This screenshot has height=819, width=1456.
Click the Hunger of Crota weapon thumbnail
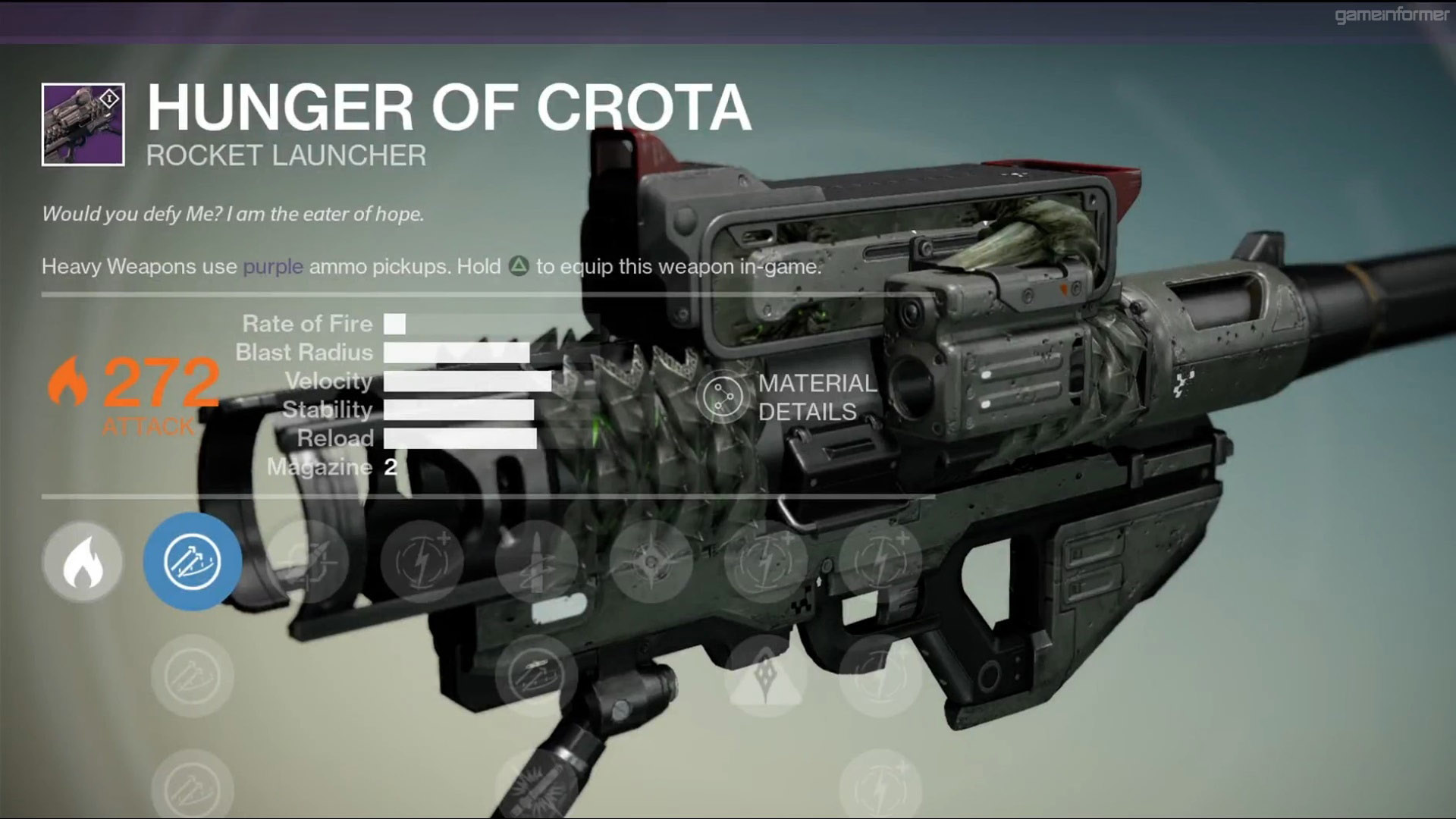tap(83, 124)
